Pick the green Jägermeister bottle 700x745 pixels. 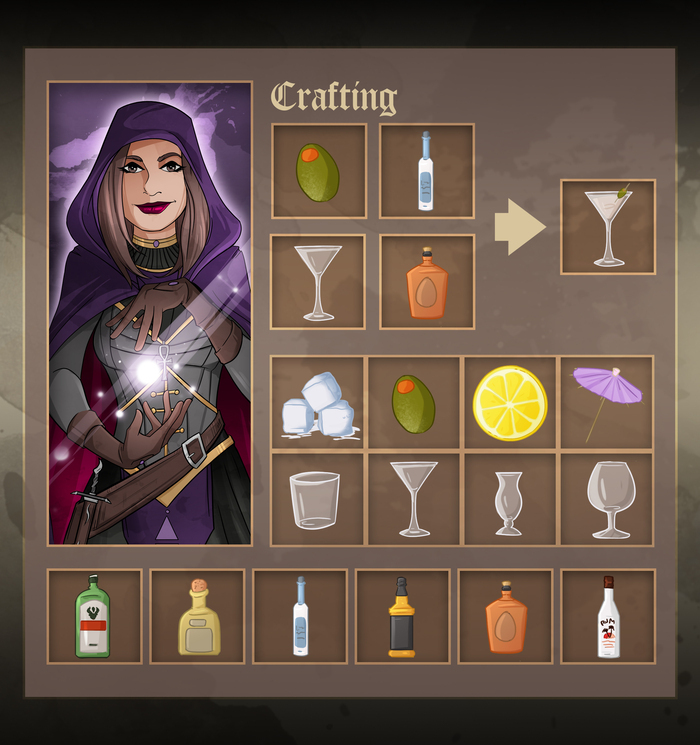coord(94,616)
